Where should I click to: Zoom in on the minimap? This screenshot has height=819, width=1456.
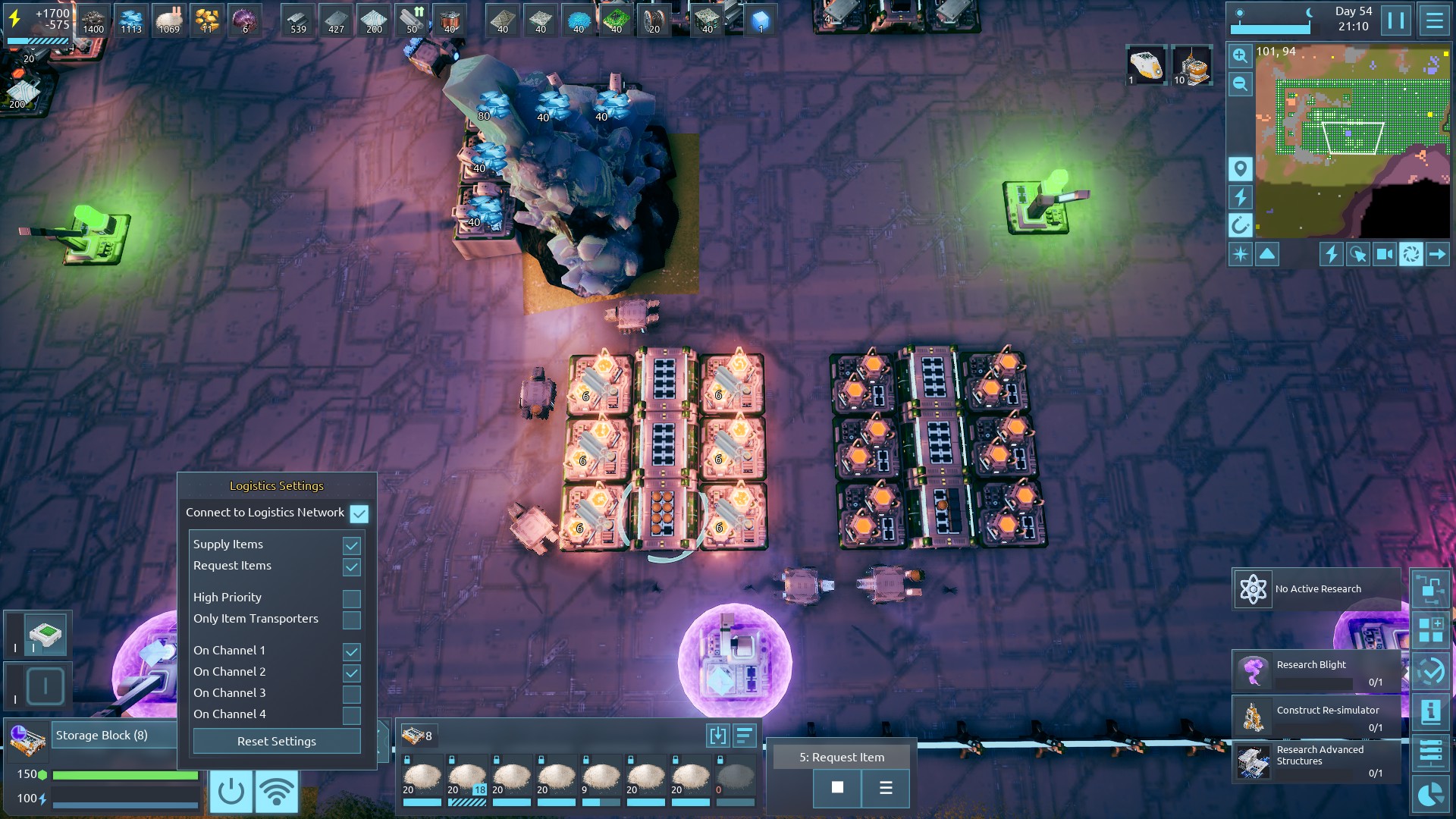pyautogui.click(x=1240, y=55)
